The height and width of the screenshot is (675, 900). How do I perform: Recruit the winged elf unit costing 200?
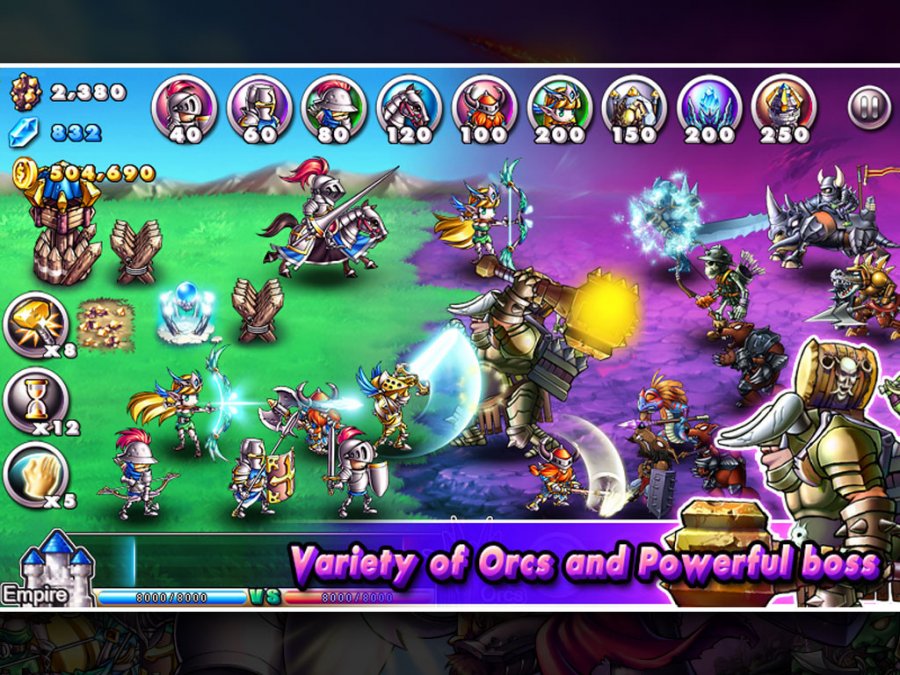click(x=559, y=106)
